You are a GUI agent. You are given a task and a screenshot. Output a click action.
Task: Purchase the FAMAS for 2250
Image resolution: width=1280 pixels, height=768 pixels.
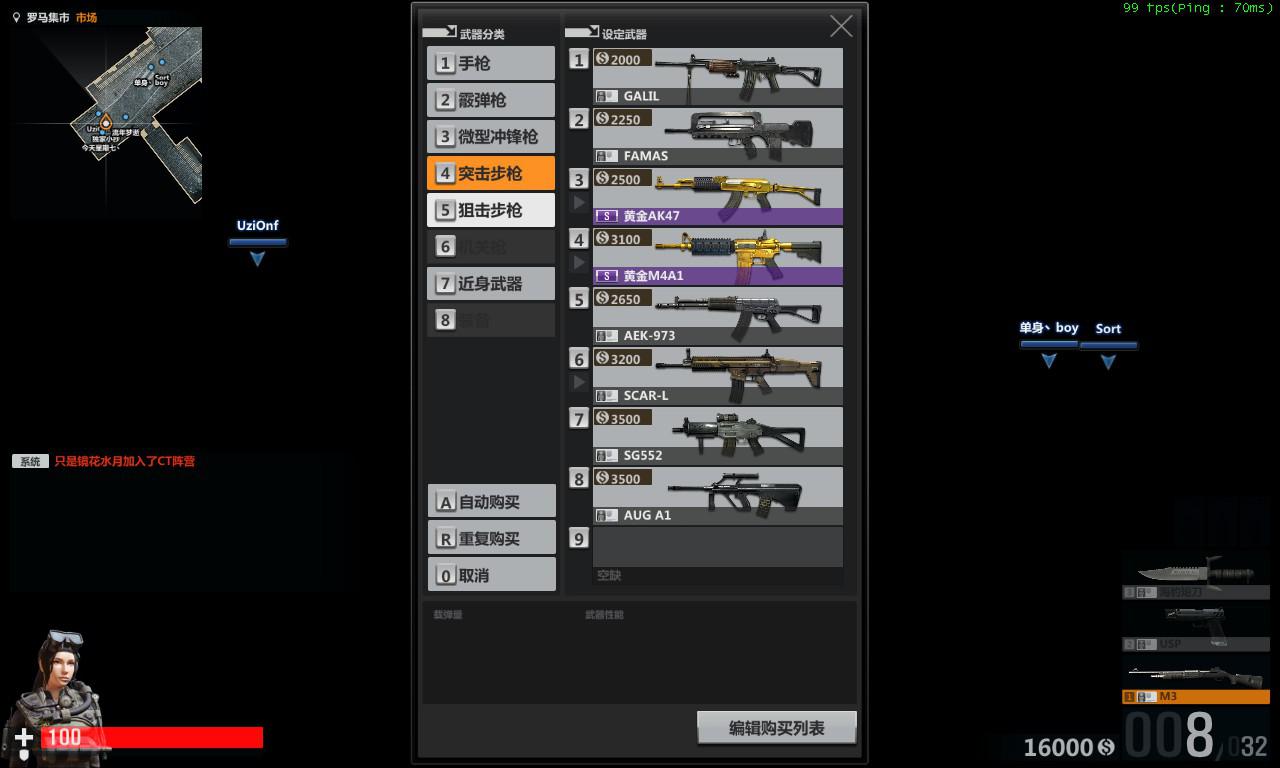(x=717, y=136)
